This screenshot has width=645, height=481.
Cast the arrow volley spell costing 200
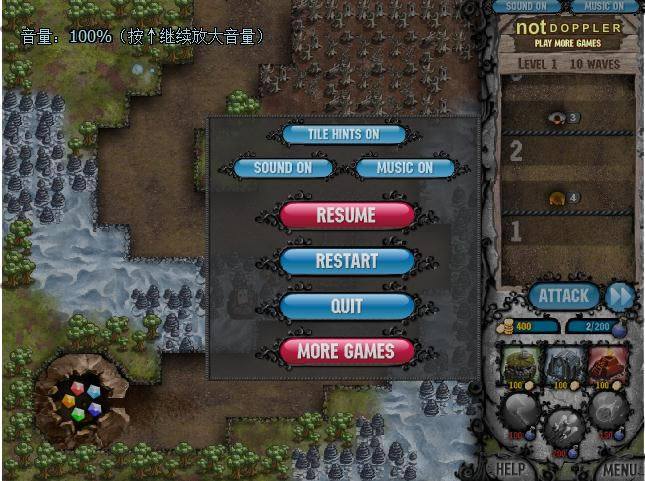coord(564,427)
